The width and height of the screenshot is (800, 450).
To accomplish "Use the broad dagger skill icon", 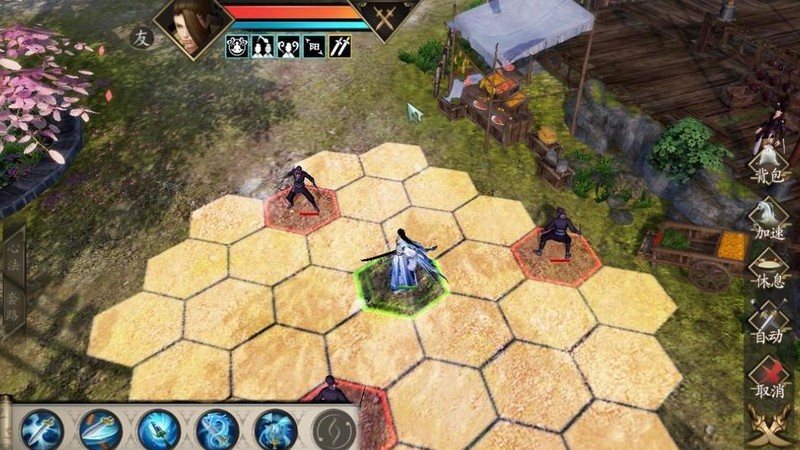I will (x=100, y=429).
